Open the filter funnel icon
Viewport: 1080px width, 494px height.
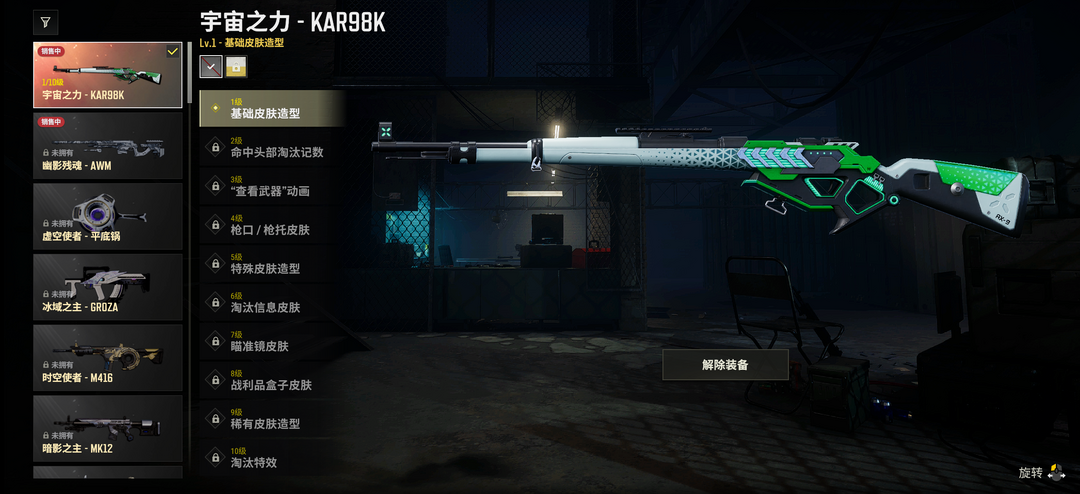pos(46,22)
